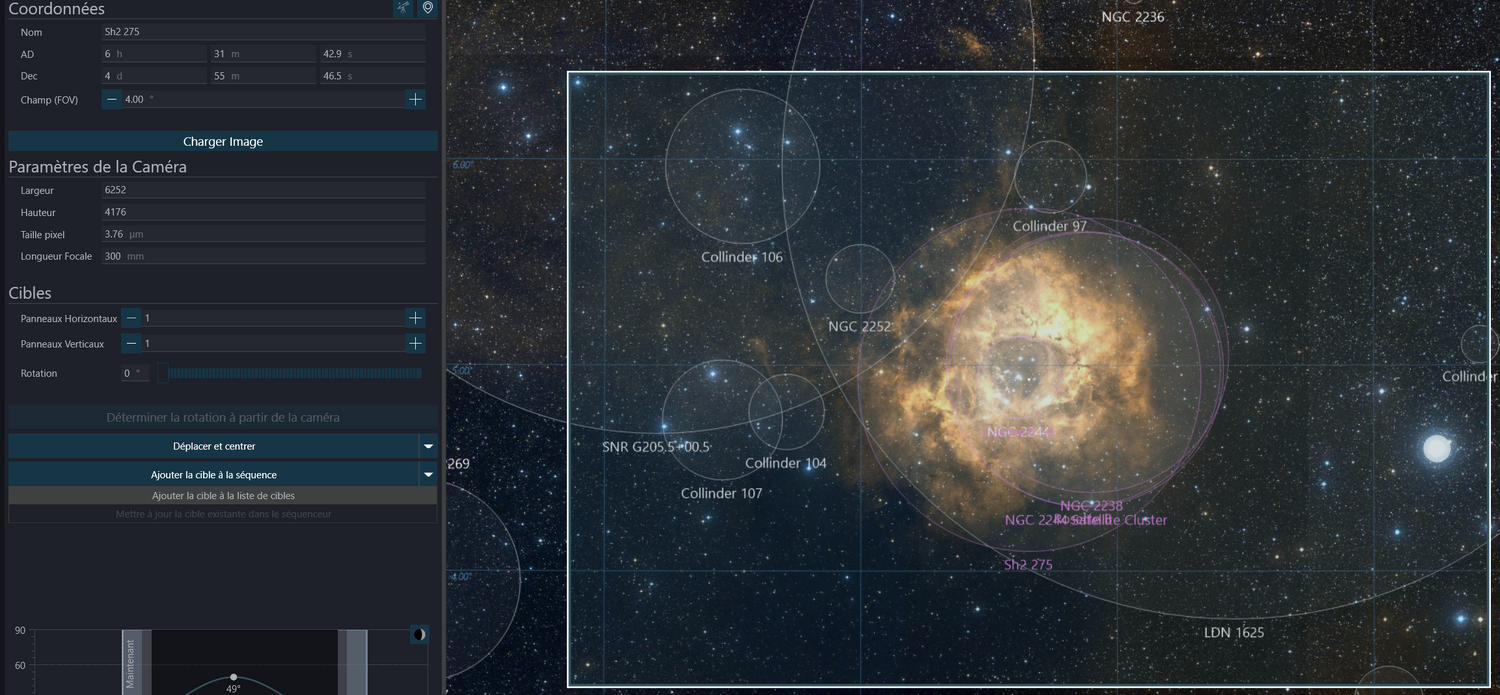Image resolution: width=1500 pixels, height=695 pixels.
Task: Click the telescope icon beside Coordonnées
Action: click(402, 8)
